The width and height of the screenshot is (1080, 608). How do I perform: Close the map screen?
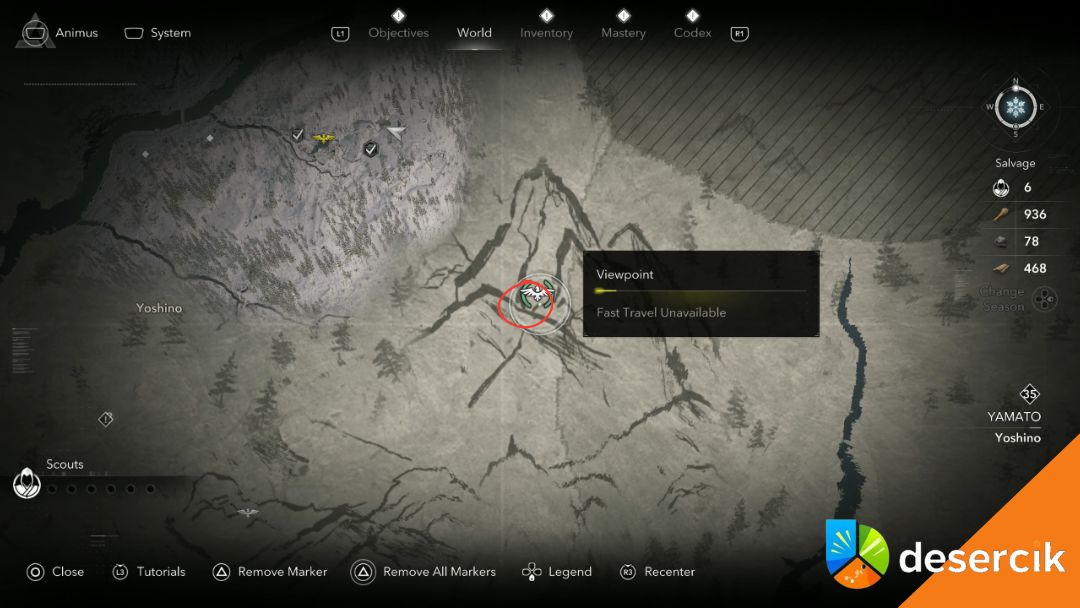point(55,572)
